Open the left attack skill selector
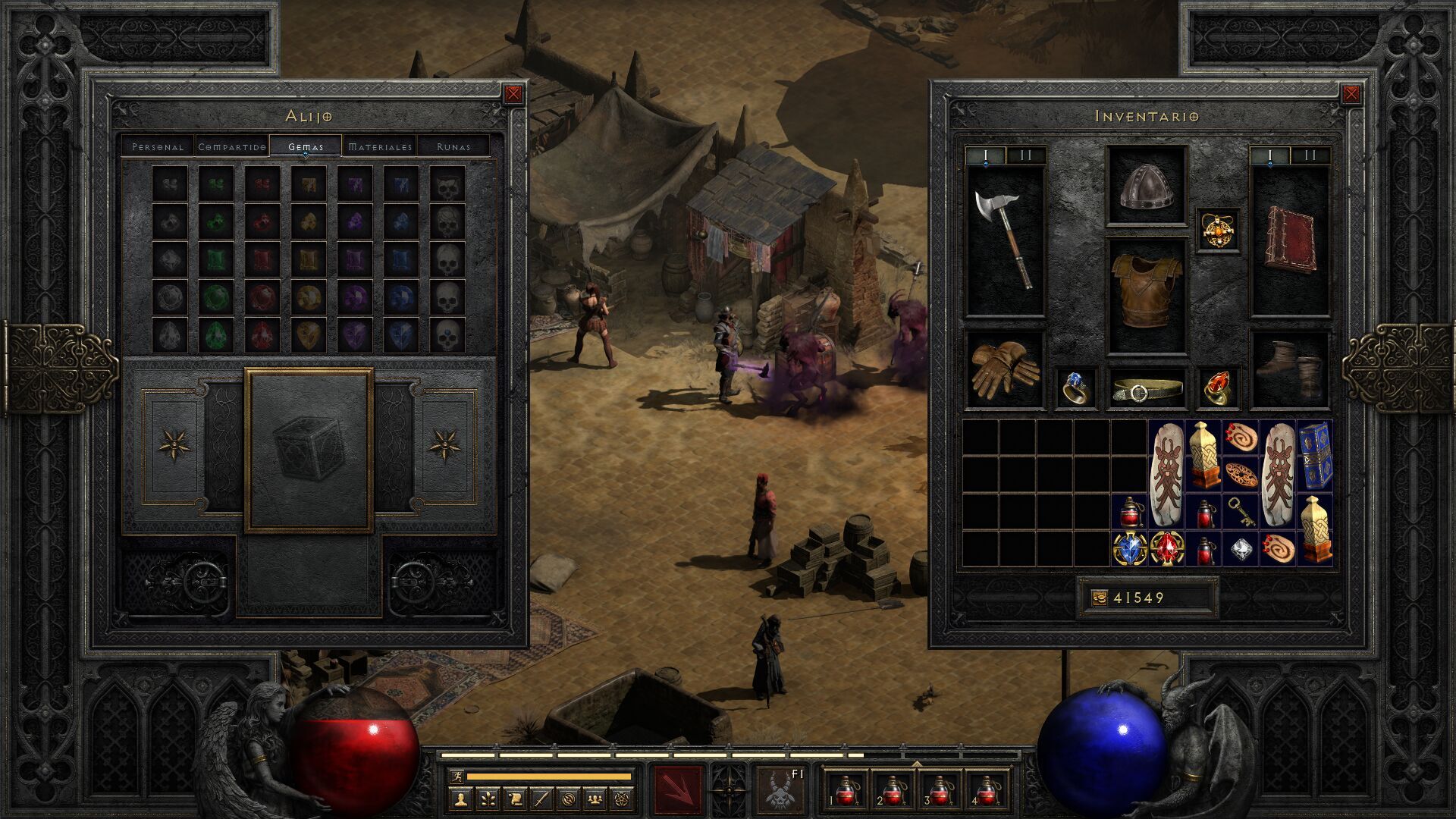1456x819 pixels. 679,789
